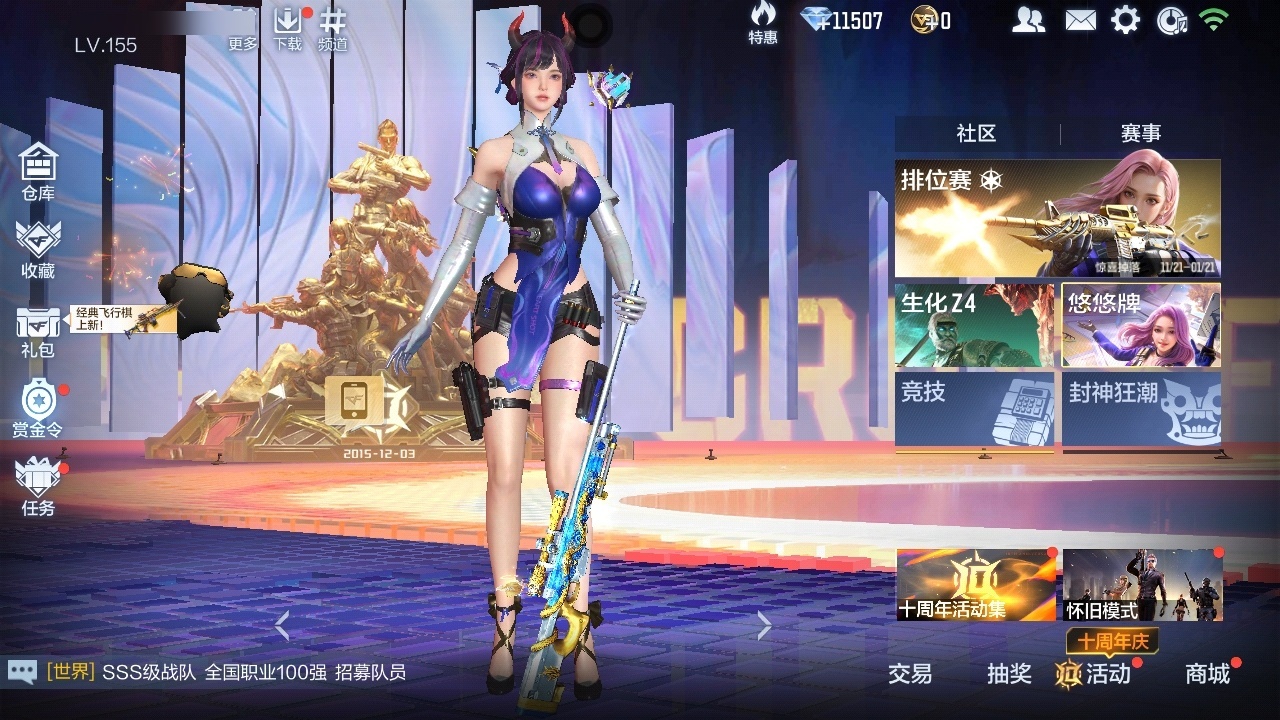
Task: Choose the 竞技 competitive mode tile
Action: click(x=974, y=408)
